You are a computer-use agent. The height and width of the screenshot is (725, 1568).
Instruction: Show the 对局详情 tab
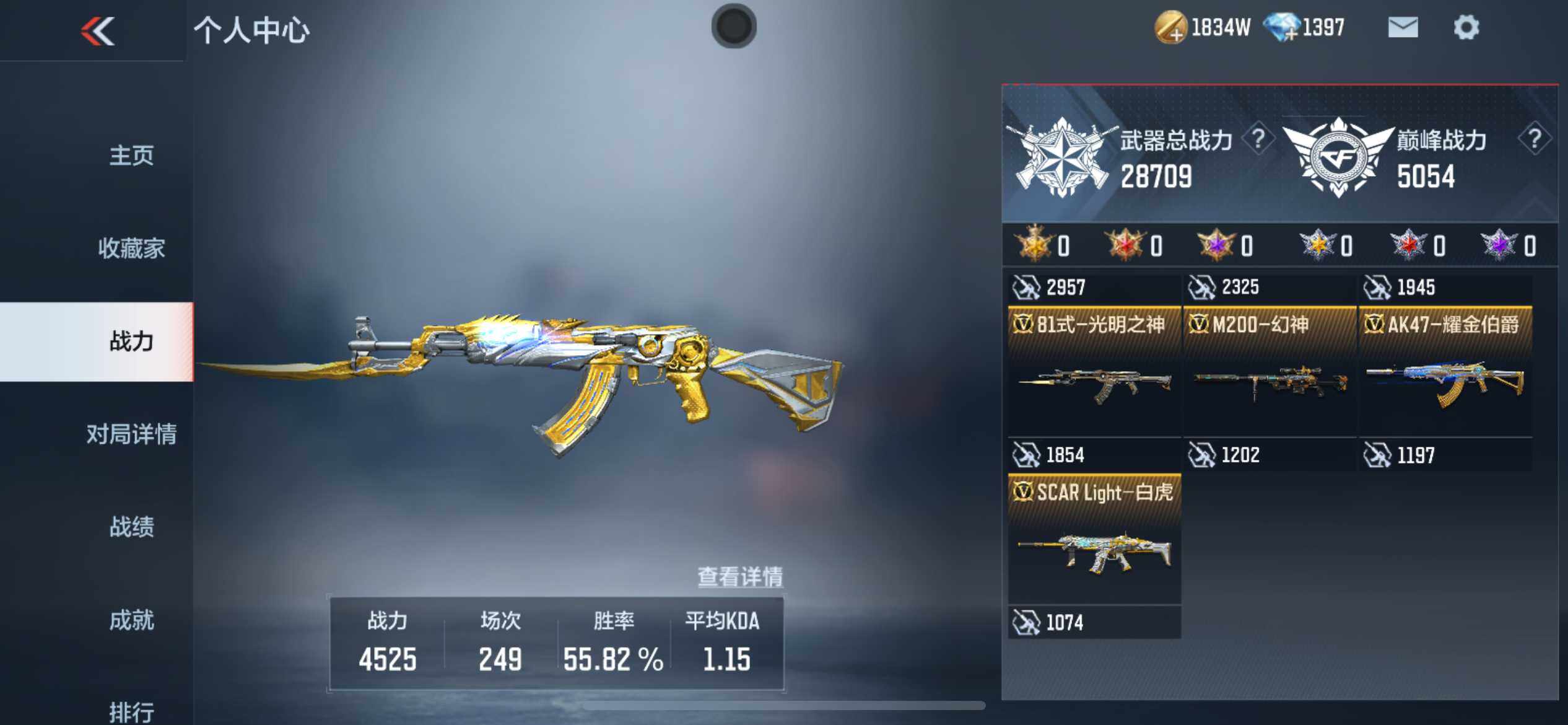[x=131, y=434]
